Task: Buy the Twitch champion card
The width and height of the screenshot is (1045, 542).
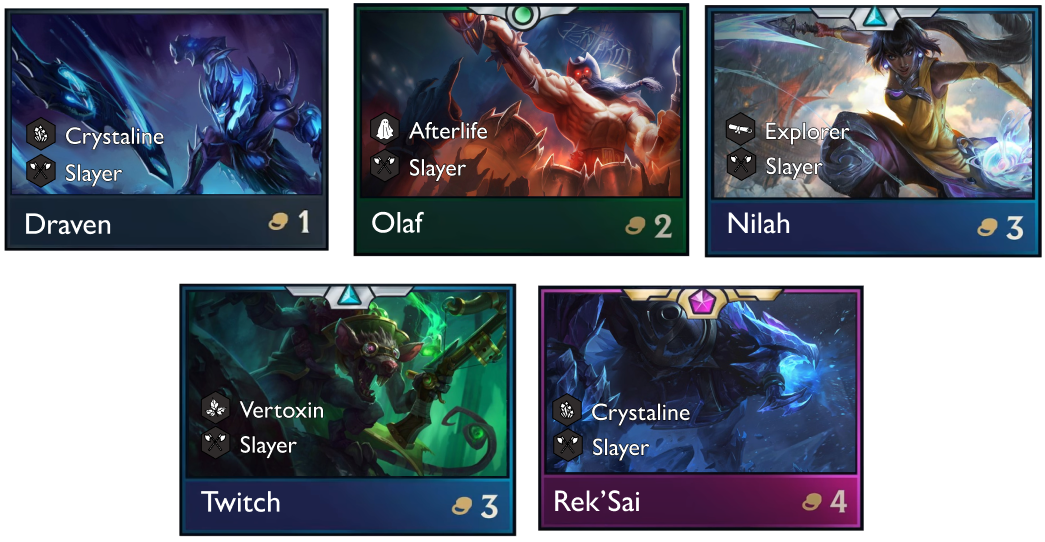Action: (347, 408)
